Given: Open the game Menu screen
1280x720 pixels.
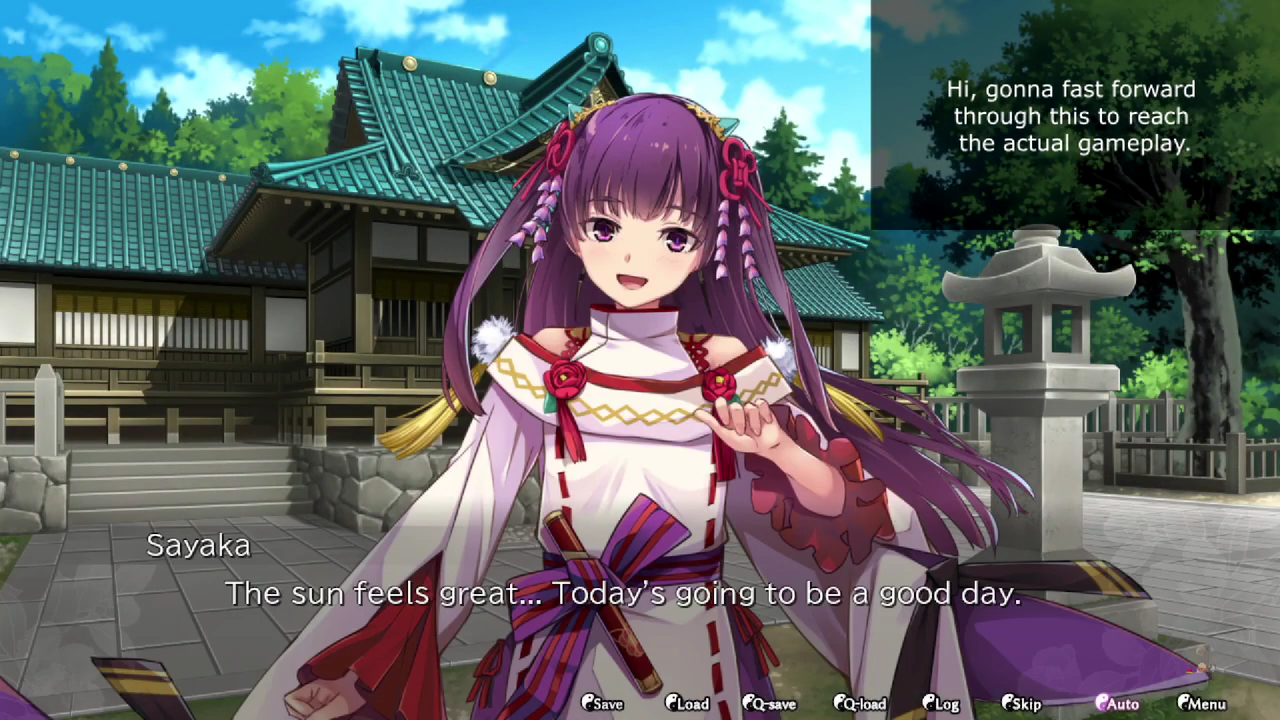Looking at the screenshot, I should click(x=1205, y=704).
